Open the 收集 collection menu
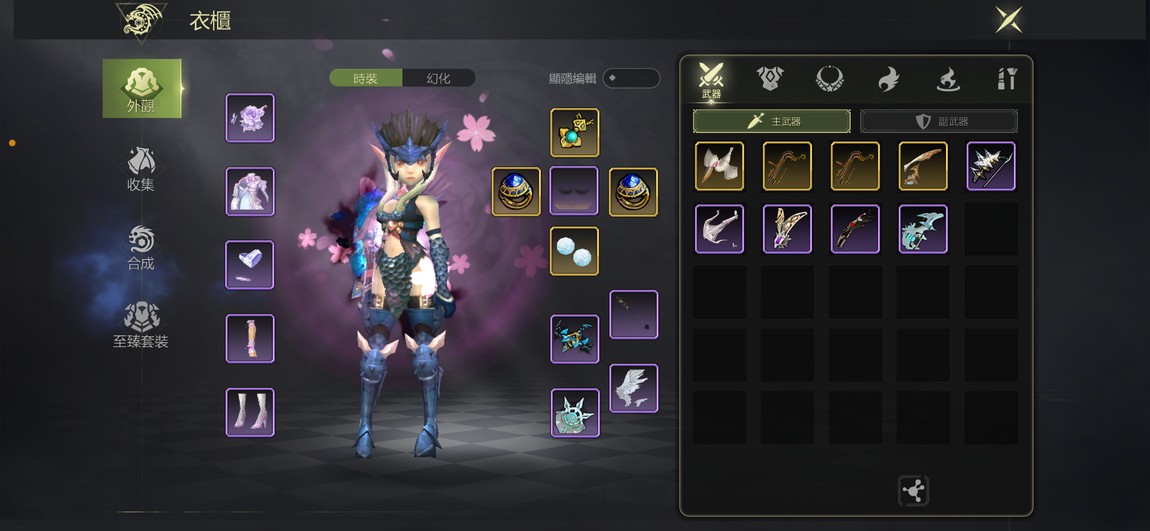Screen dimensions: 1150x531 (x=141, y=168)
